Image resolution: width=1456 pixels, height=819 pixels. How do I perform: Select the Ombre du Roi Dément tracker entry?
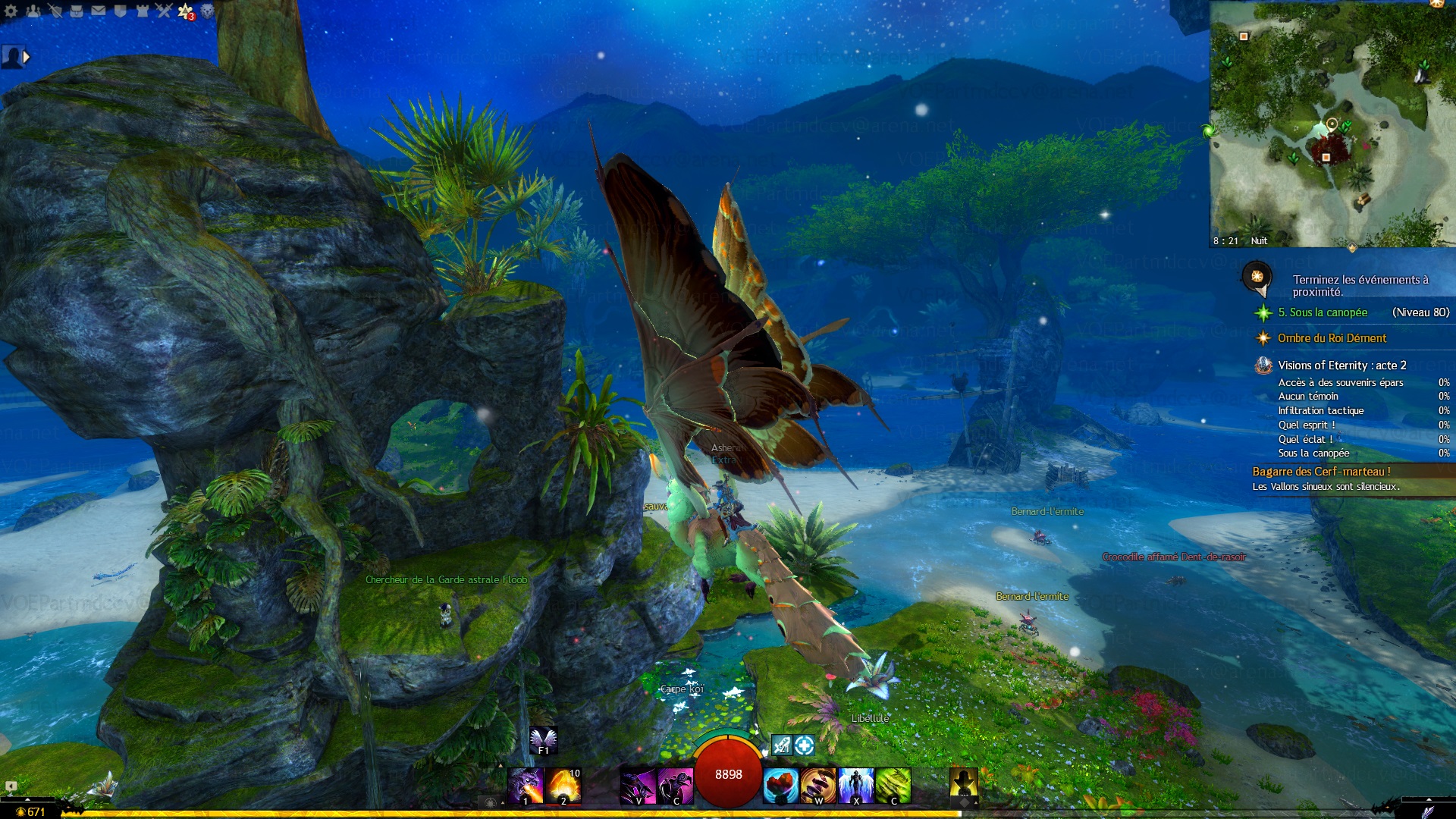[1332, 338]
